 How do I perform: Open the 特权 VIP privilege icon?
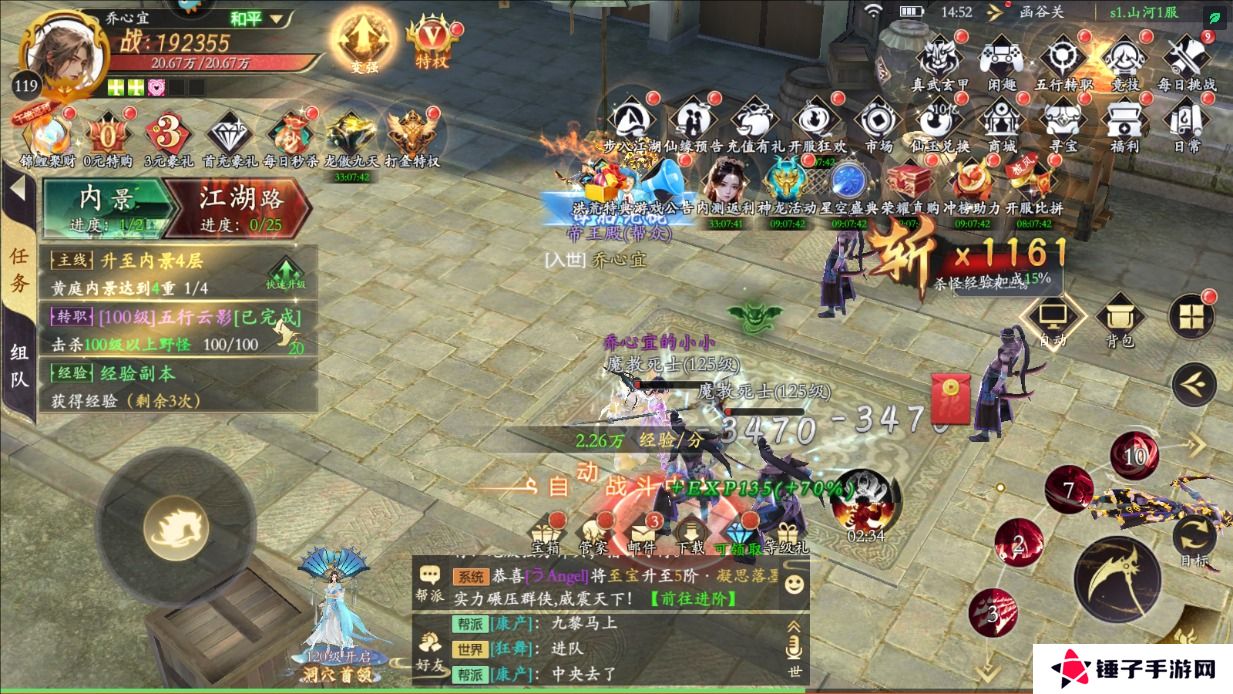(431, 41)
